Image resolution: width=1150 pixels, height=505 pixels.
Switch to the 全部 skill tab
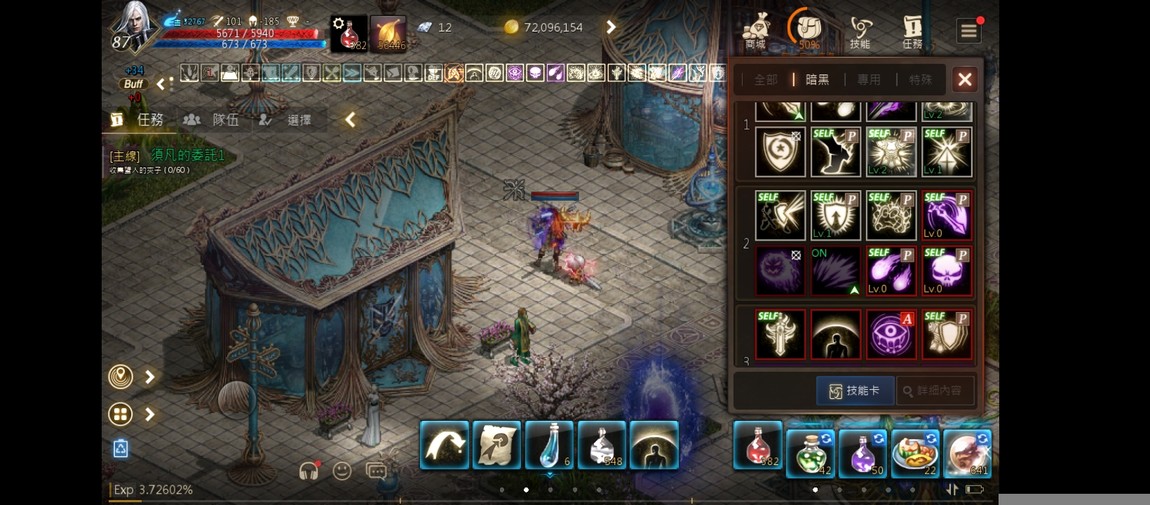pyautogui.click(x=766, y=80)
